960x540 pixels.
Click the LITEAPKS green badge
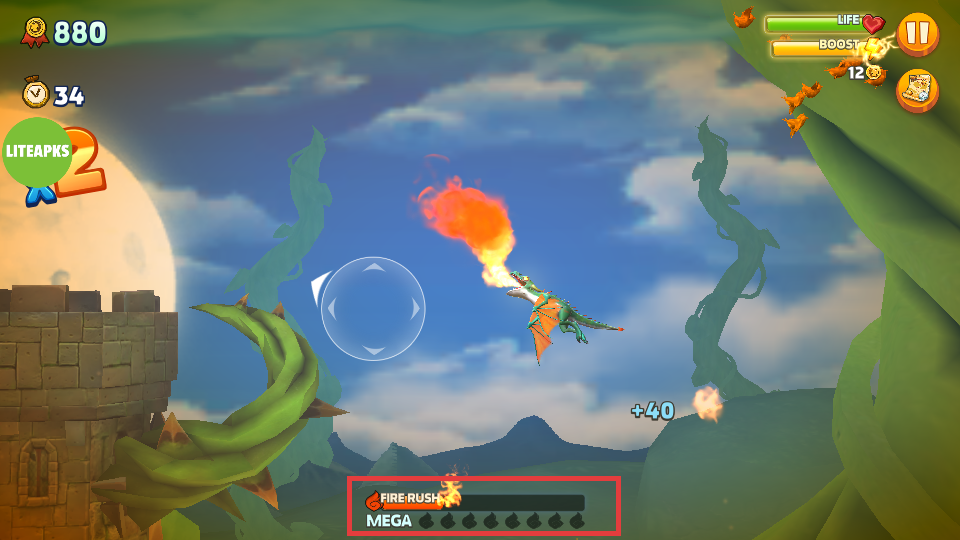37,152
